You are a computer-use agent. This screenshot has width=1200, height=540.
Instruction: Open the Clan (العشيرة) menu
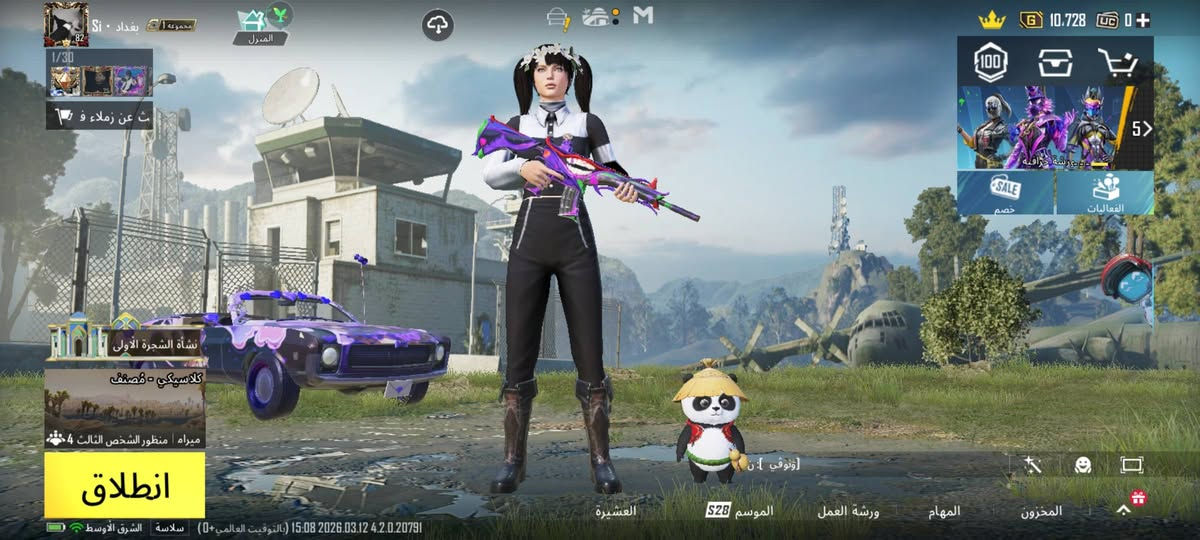tap(617, 511)
